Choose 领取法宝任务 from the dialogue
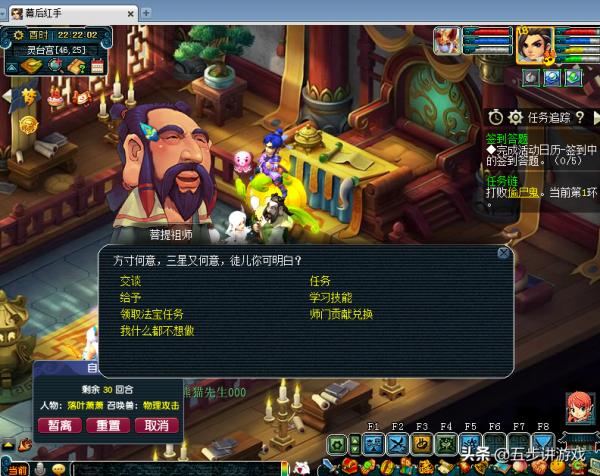Screen dimensions: 600x476 pyautogui.click(x=152, y=314)
